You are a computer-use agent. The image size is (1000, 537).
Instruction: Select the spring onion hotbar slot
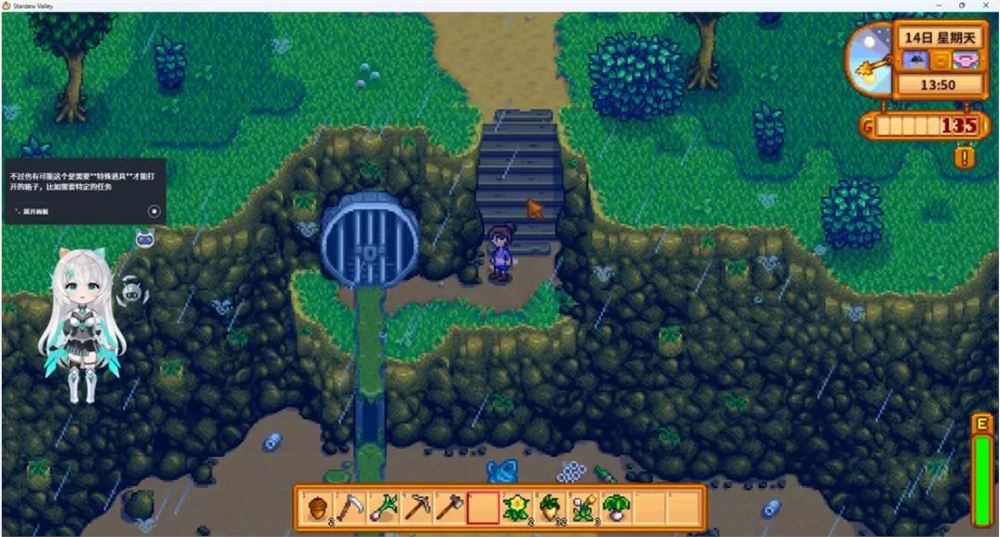pyautogui.click(x=383, y=507)
